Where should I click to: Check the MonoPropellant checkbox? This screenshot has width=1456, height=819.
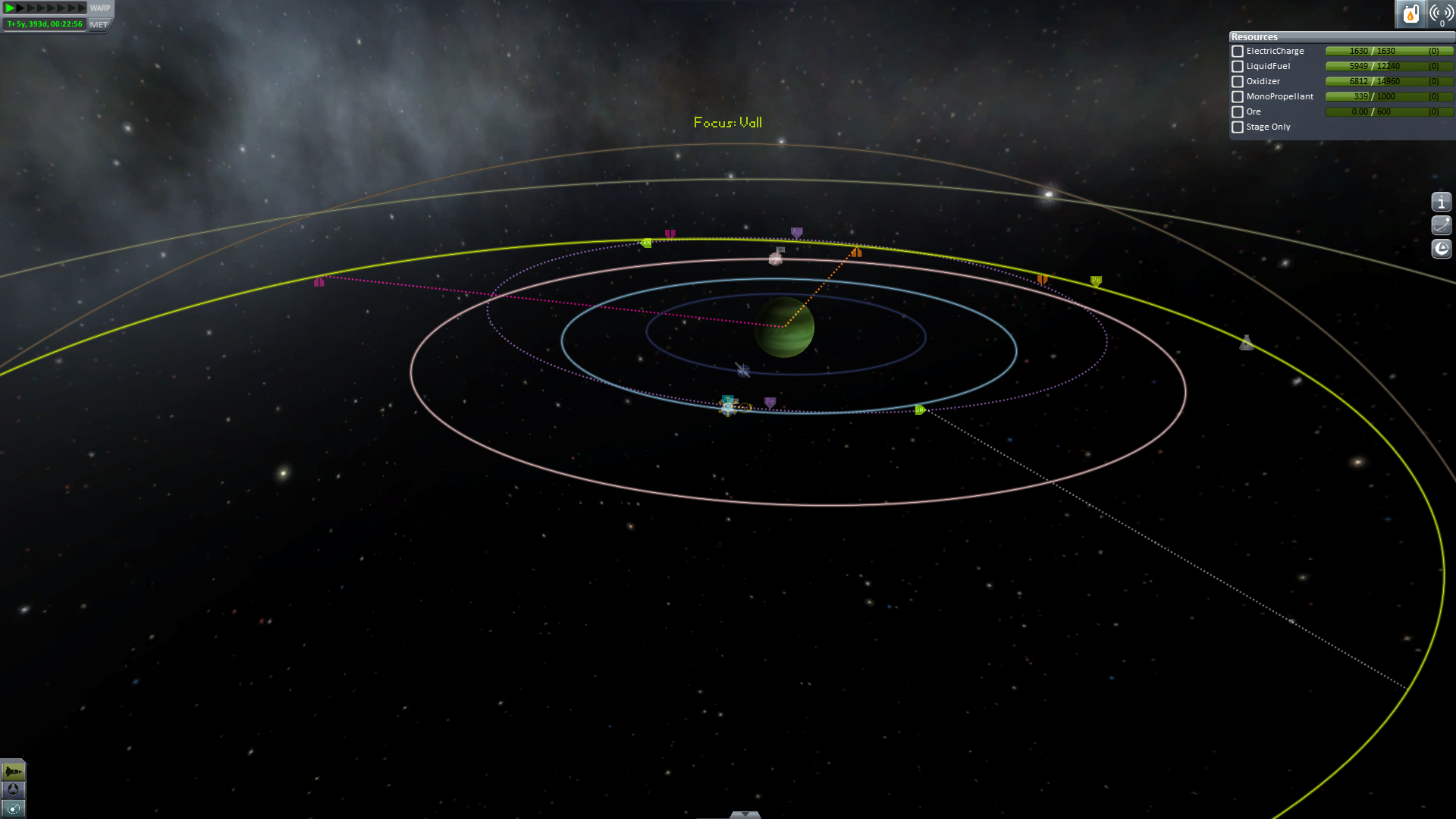pos(1238,97)
